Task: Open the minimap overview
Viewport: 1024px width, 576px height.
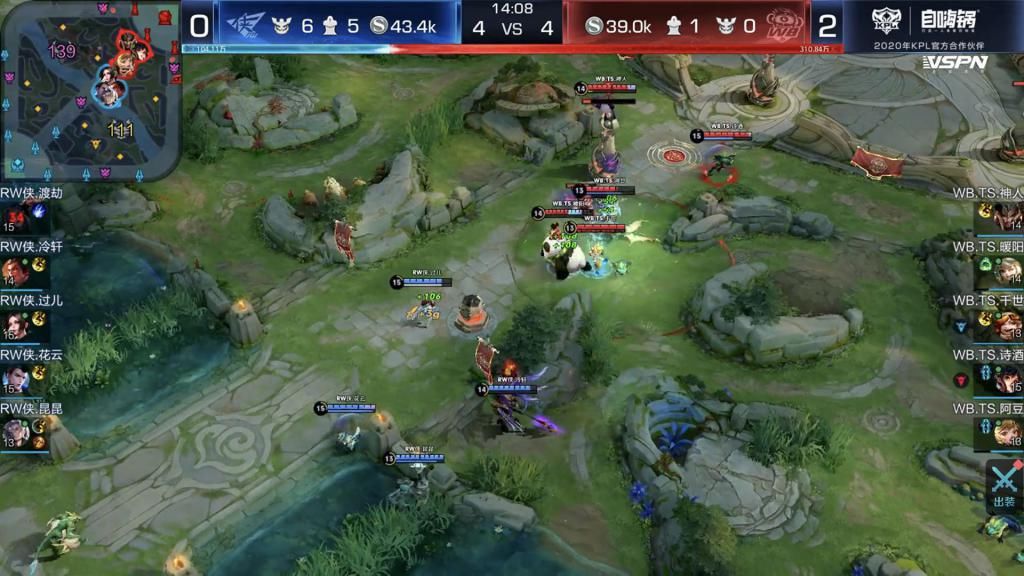Action: tap(90, 92)
